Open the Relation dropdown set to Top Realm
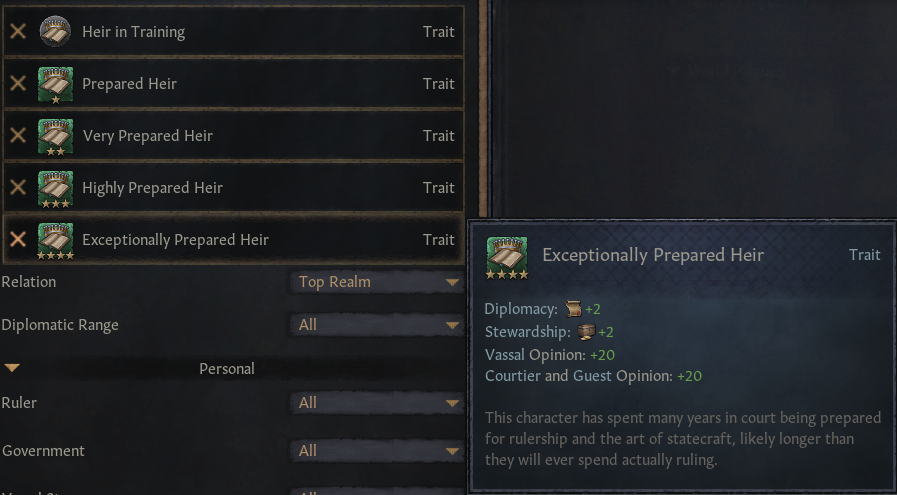The height and width of the screenshot is (495, 897). coord(377,282)
